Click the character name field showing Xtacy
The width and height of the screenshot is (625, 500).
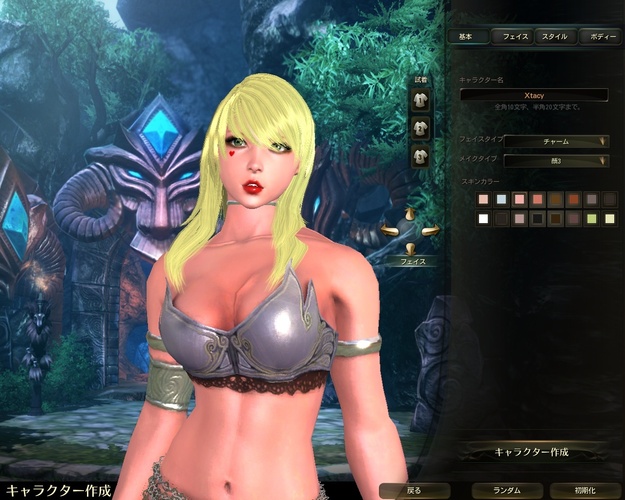pyautogui.click(x=534, y=94)
